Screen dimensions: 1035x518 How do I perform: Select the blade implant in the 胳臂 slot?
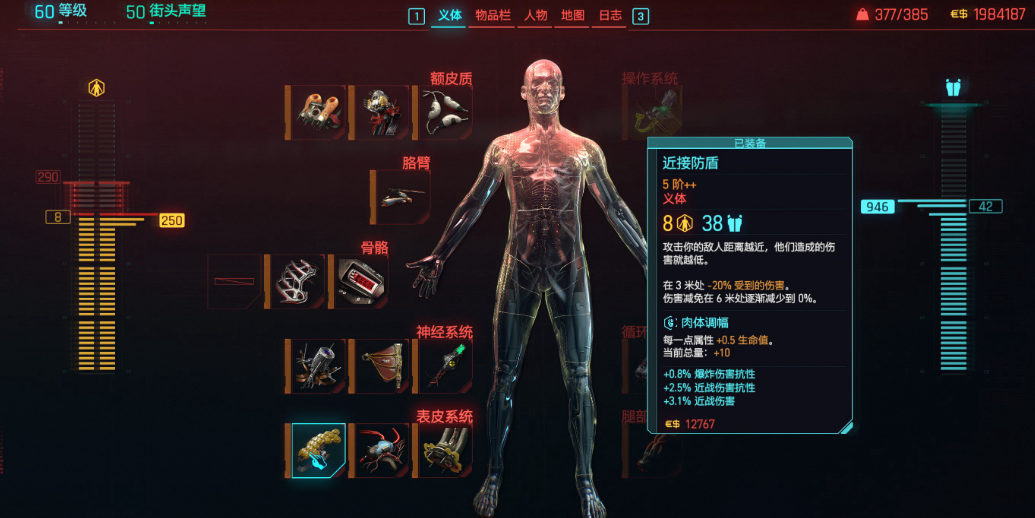[401, 196]
